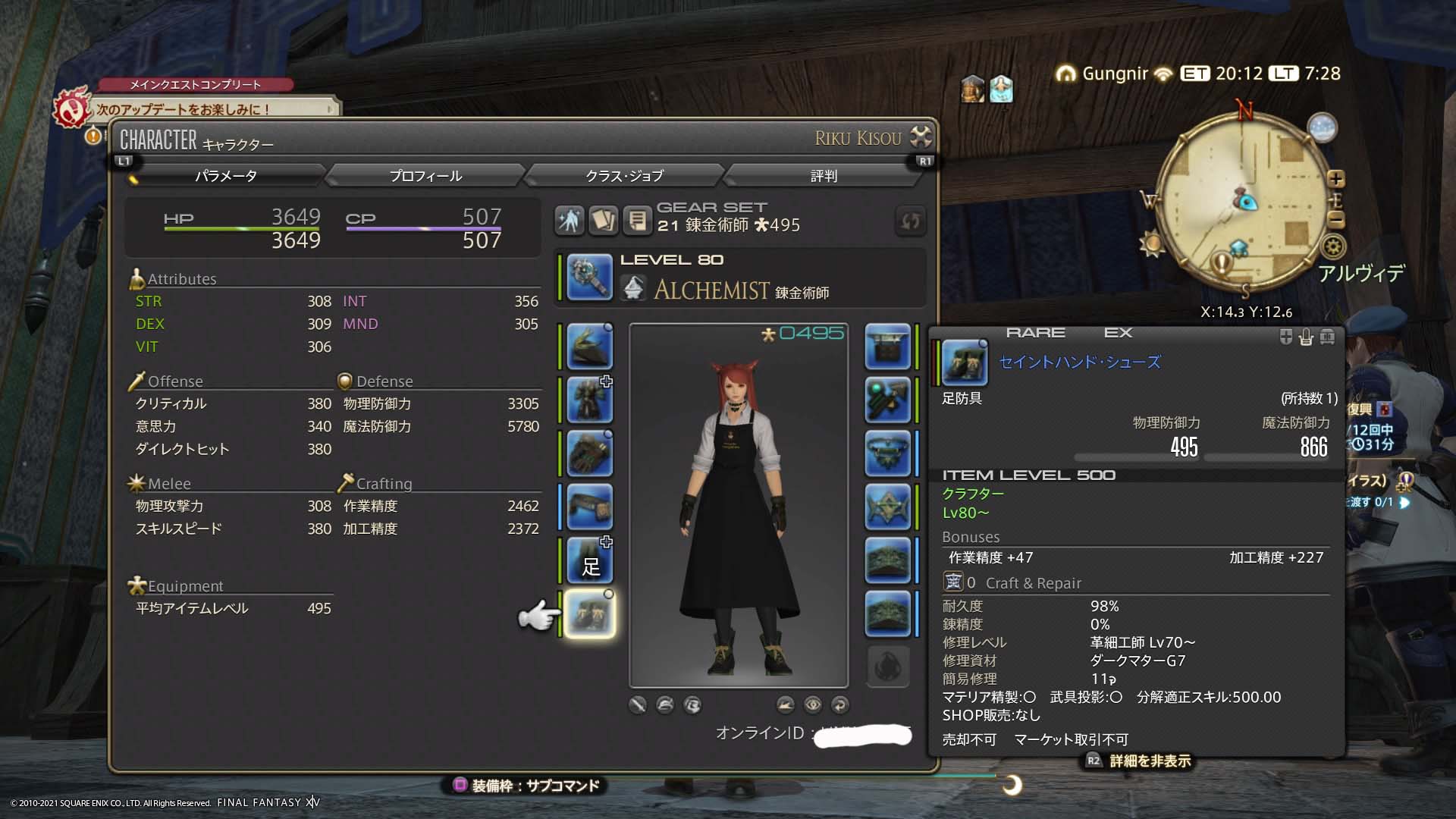
Task: Open the minimap gear settings button
Action: [1333, 246]
